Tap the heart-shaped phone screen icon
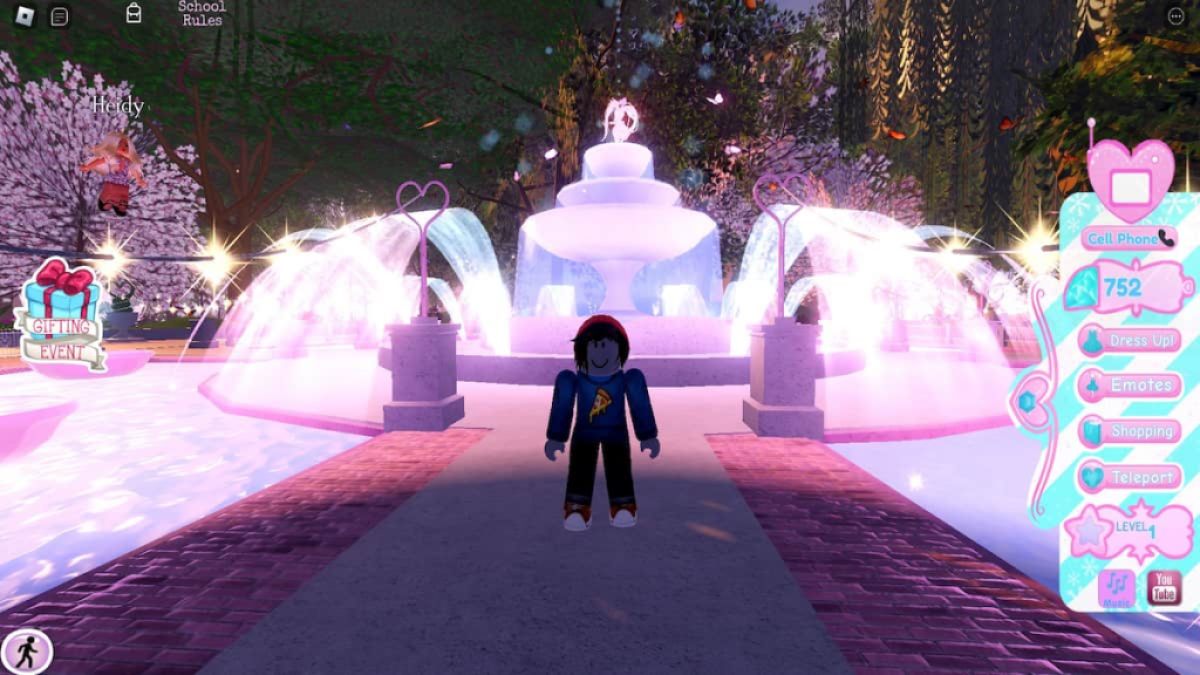 coord(1130,180)
